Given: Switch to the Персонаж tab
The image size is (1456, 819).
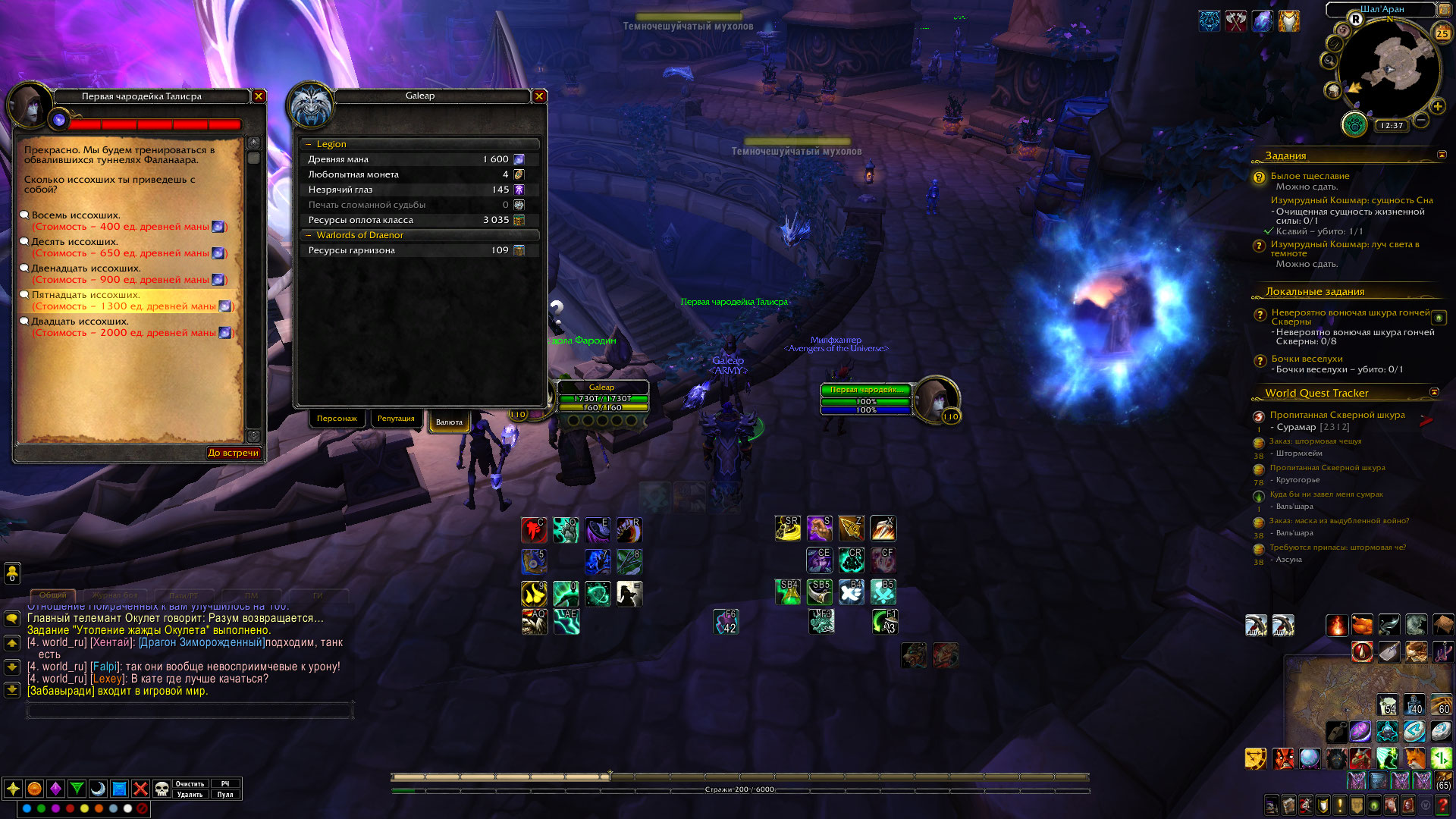Looking at the screenshot, I should click(x=337, y=419).
